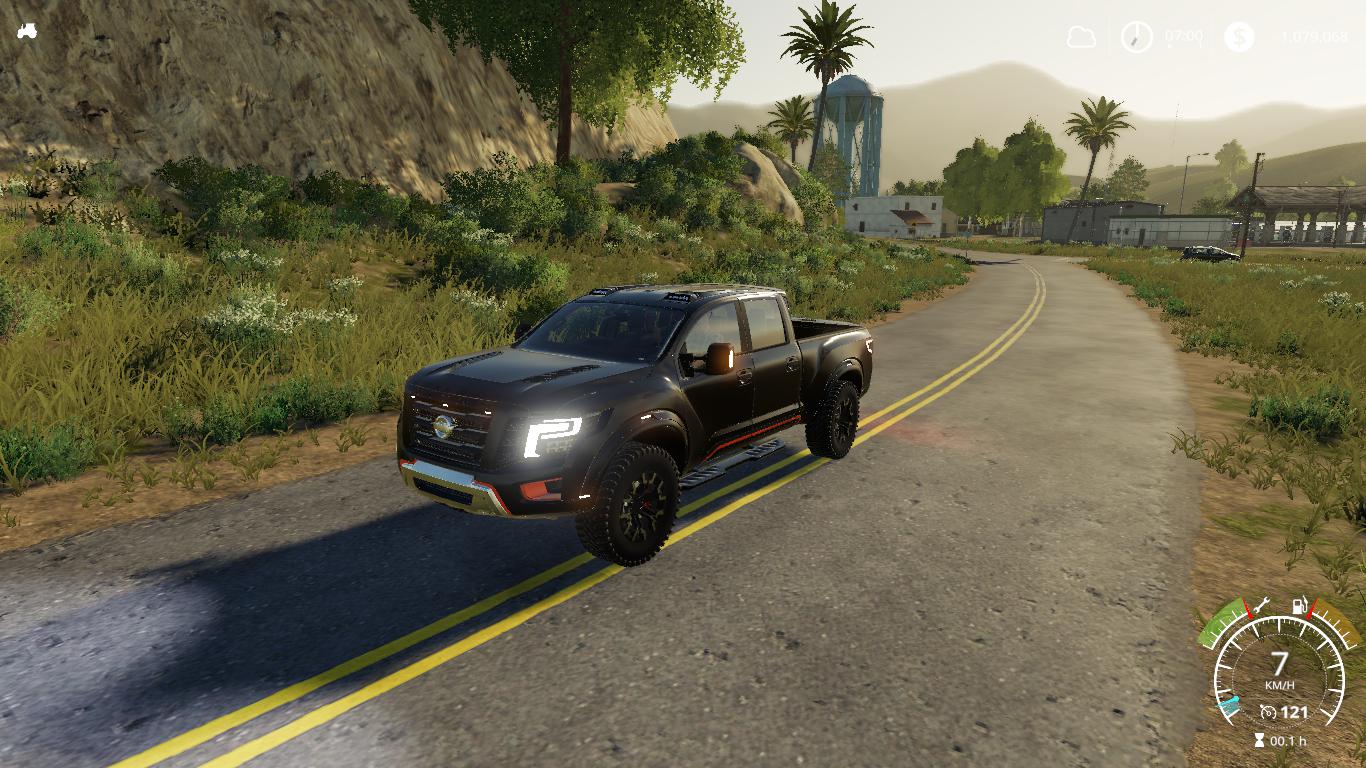The height and width of the screenshot is (768, 1366).
Task: Click the fuel pump gauge icon
Action: [1300, 605]
